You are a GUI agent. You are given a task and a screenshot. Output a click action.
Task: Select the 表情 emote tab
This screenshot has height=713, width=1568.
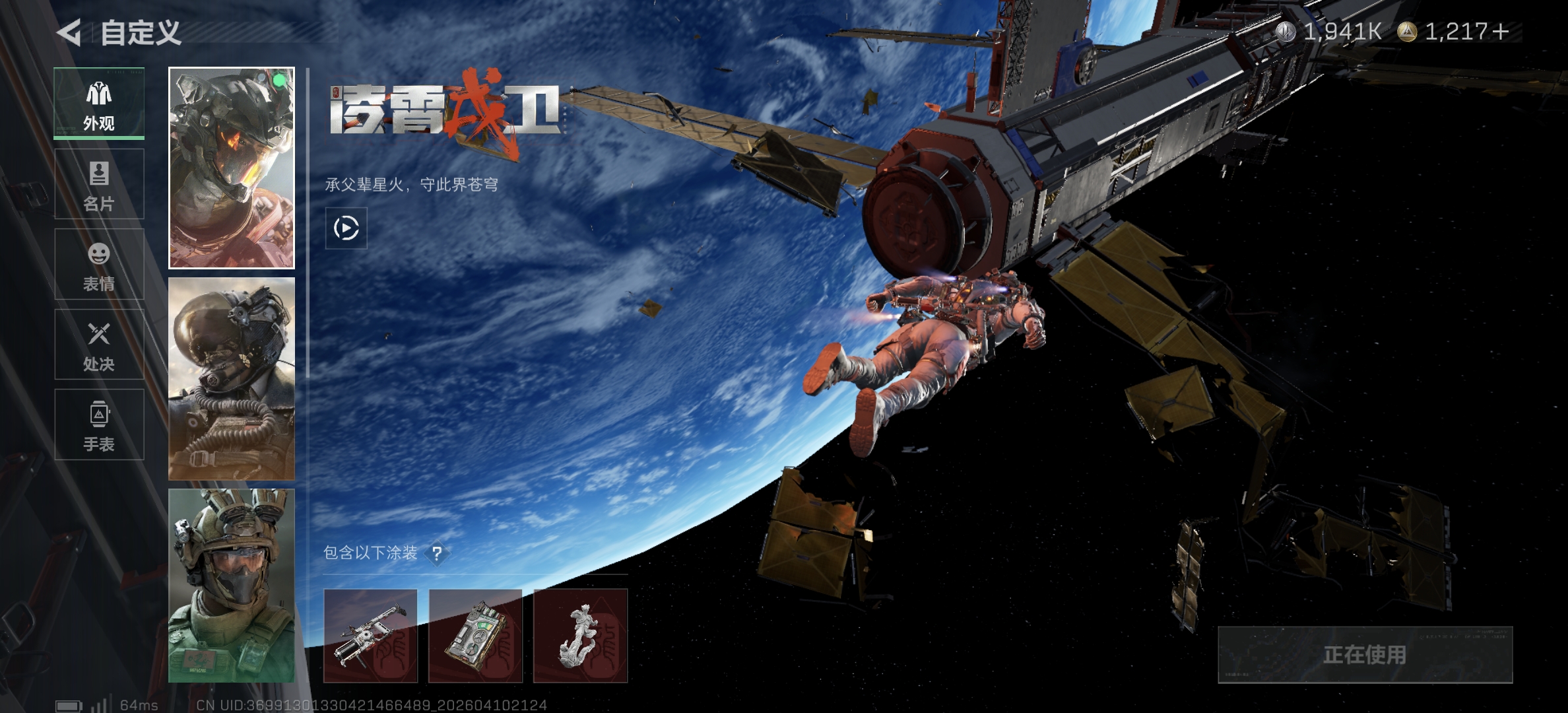point(99,265)
